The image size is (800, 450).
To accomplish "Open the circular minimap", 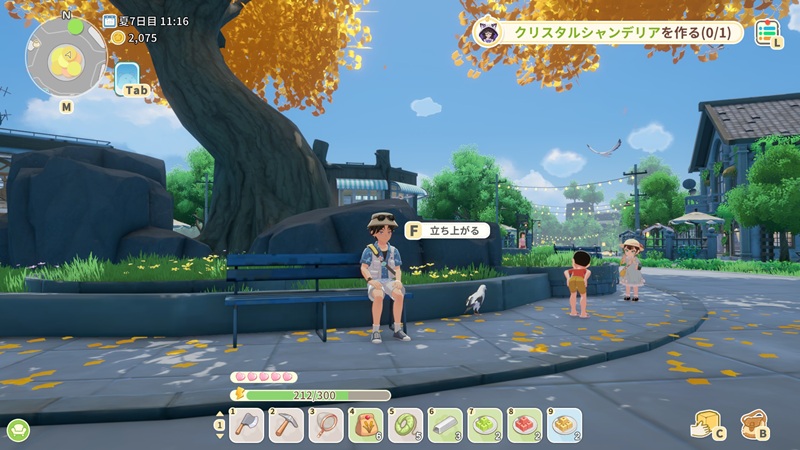I will point(66,56).
